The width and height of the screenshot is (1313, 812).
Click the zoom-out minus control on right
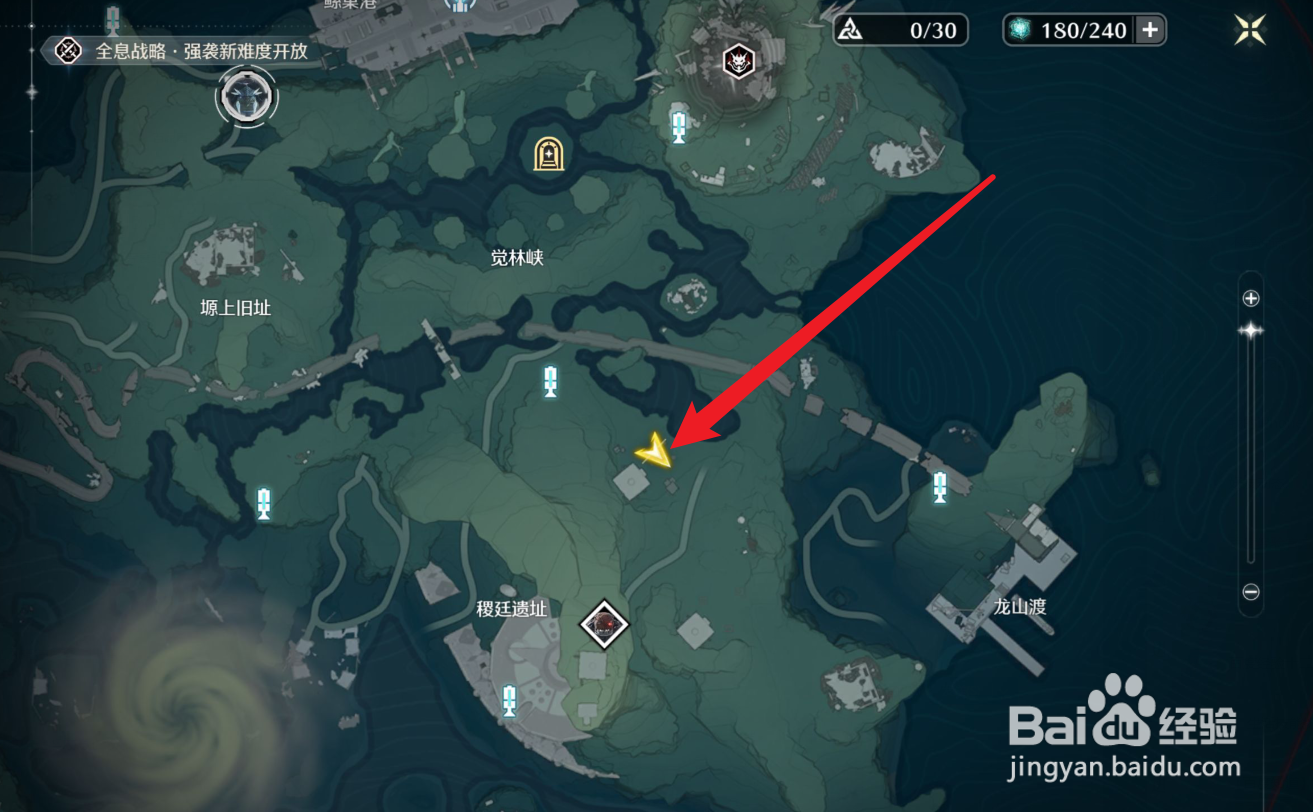coord(1251,591)
